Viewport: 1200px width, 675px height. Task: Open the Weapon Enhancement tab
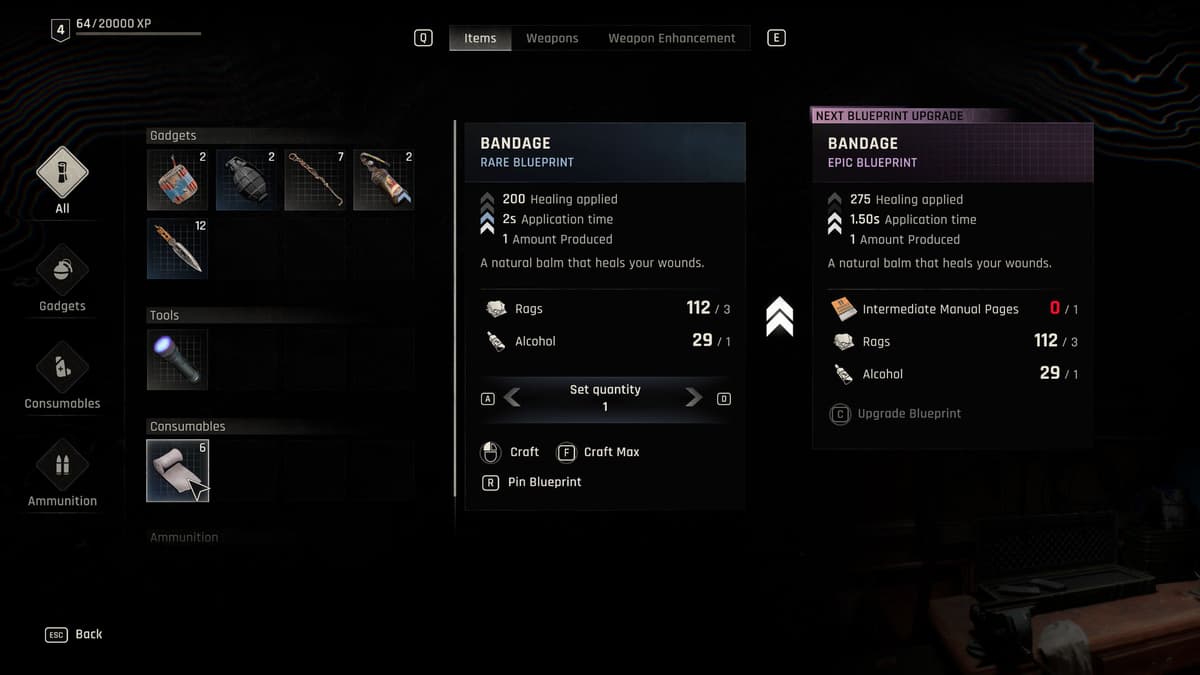671,38
